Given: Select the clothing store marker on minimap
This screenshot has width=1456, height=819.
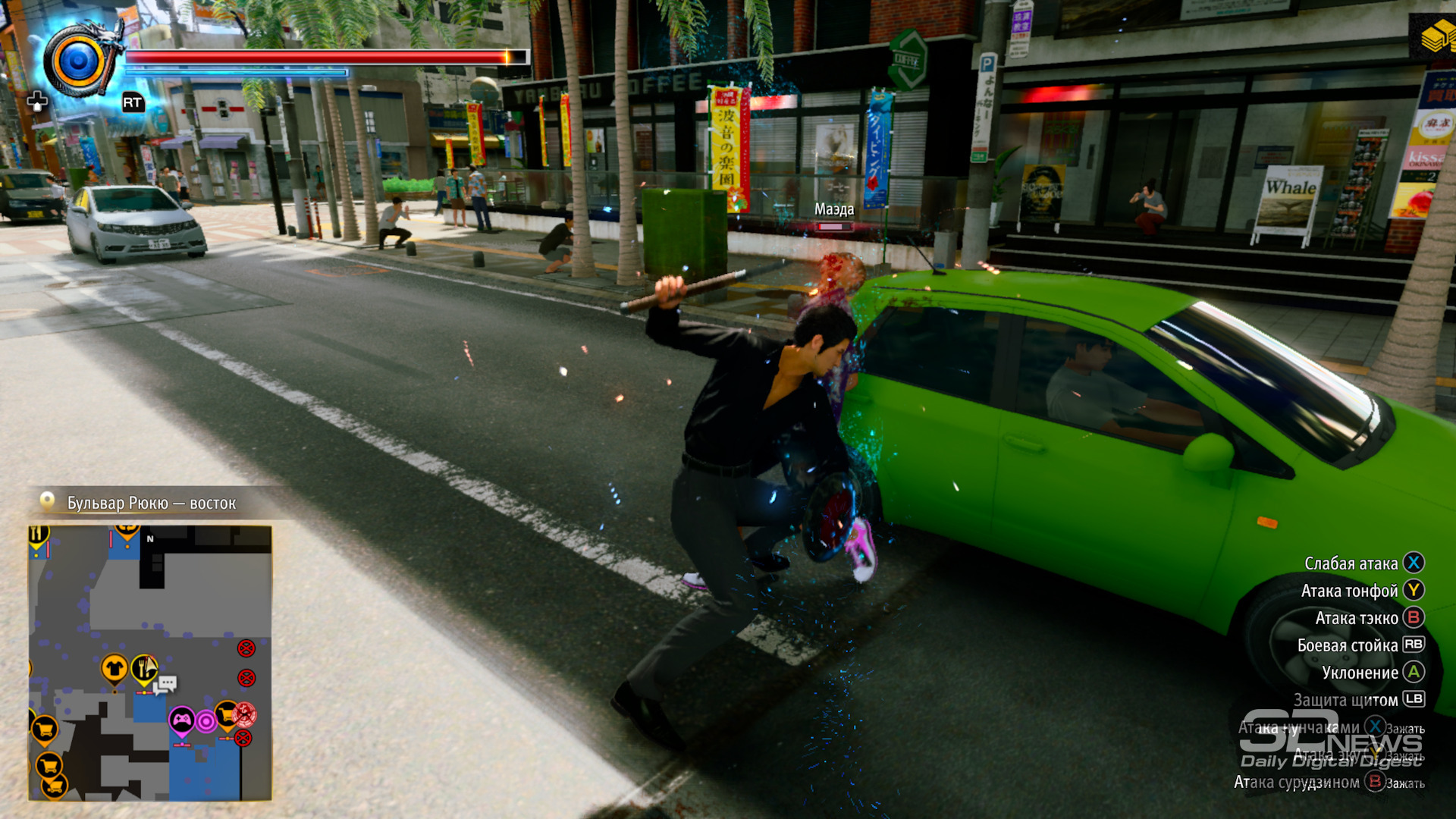Looking at the screenshot, I should [115, 669].
